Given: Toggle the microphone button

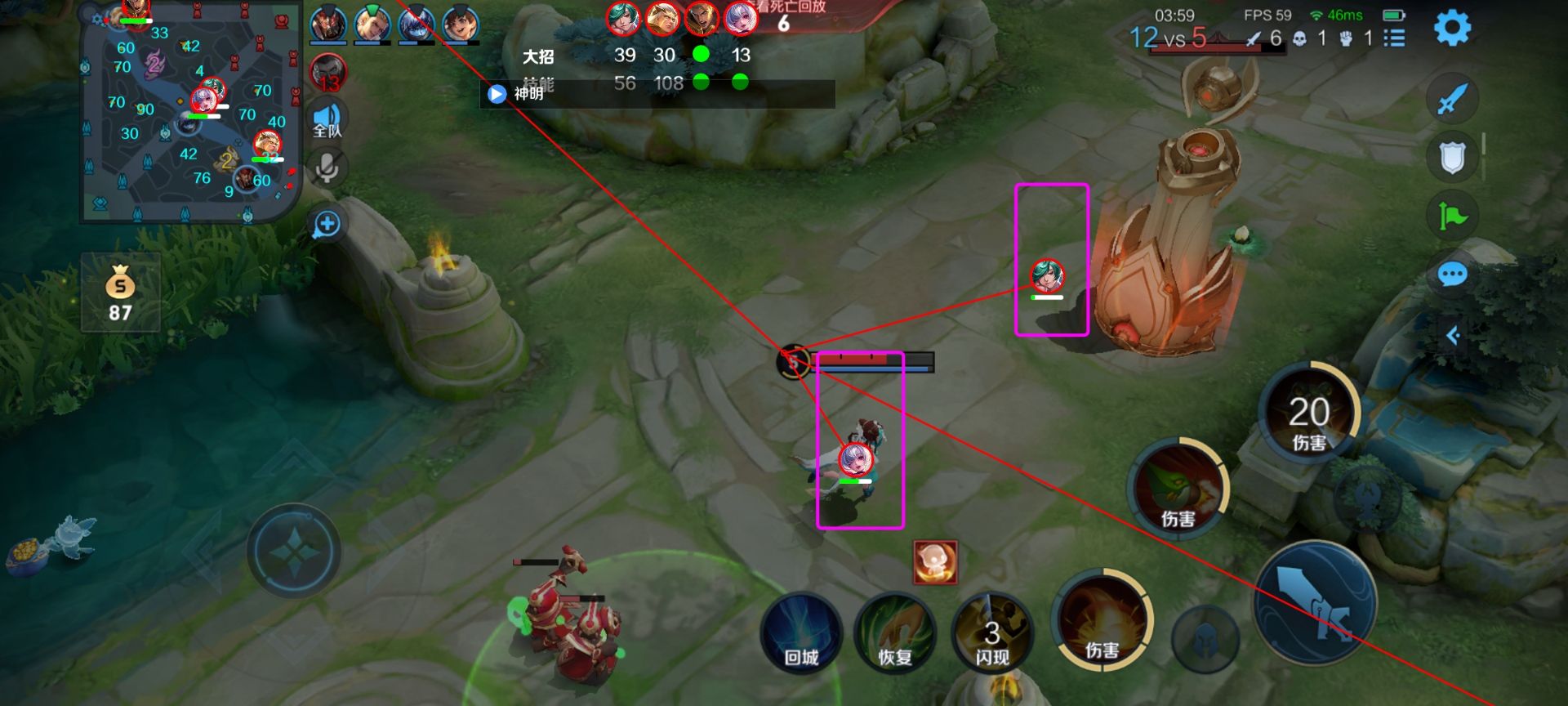Looking at the screenshot, I should point(327,168).
